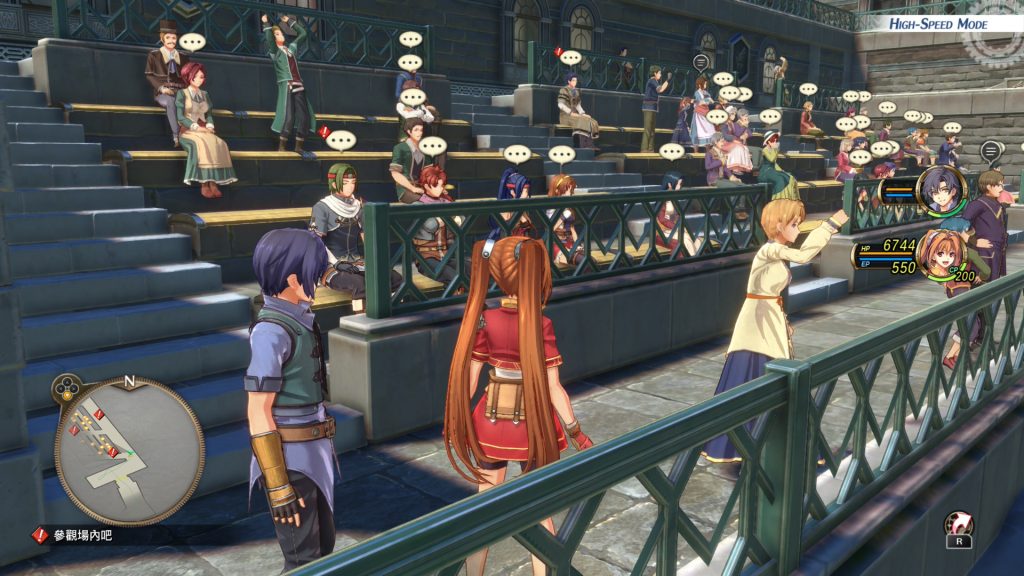This screenshot has width=1024, height=576.
Task: Select the dark-haired male party portrait
Action: pos(942,190)
